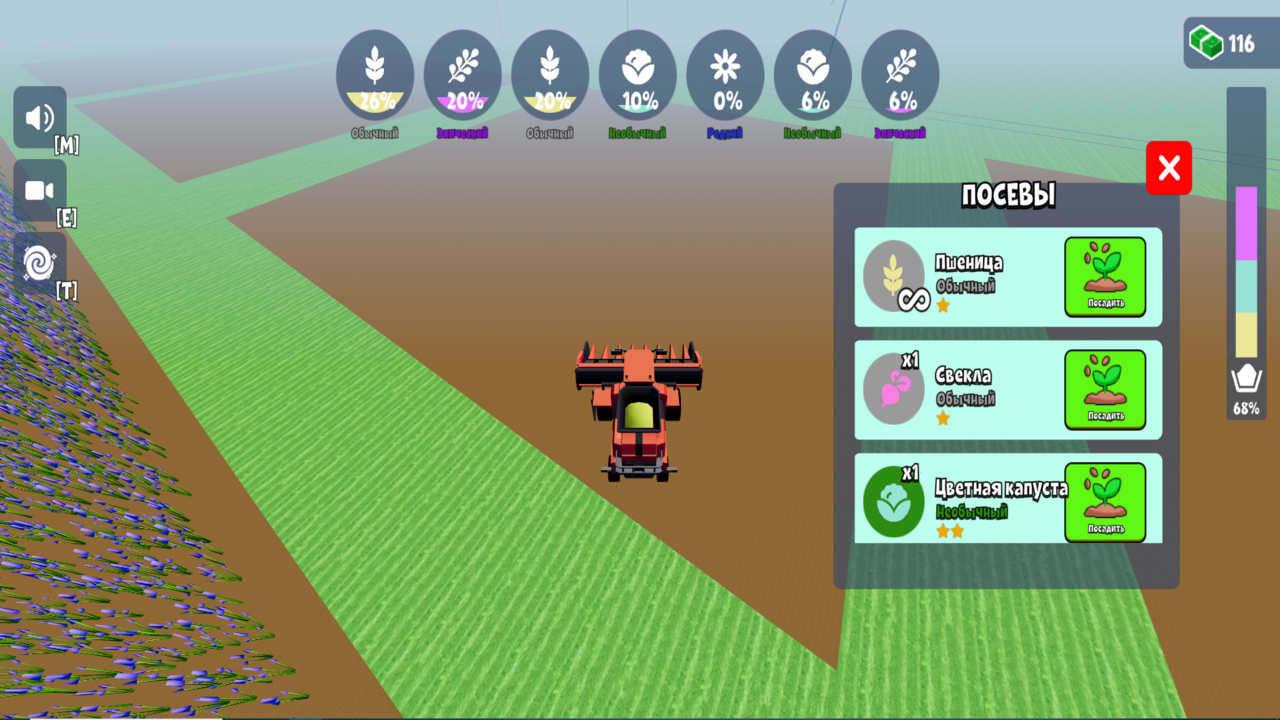Open the Необычный cauliflower crop icon showing 10%
This screenshot has height=720, width=1280.
click(x=638, y=75)
